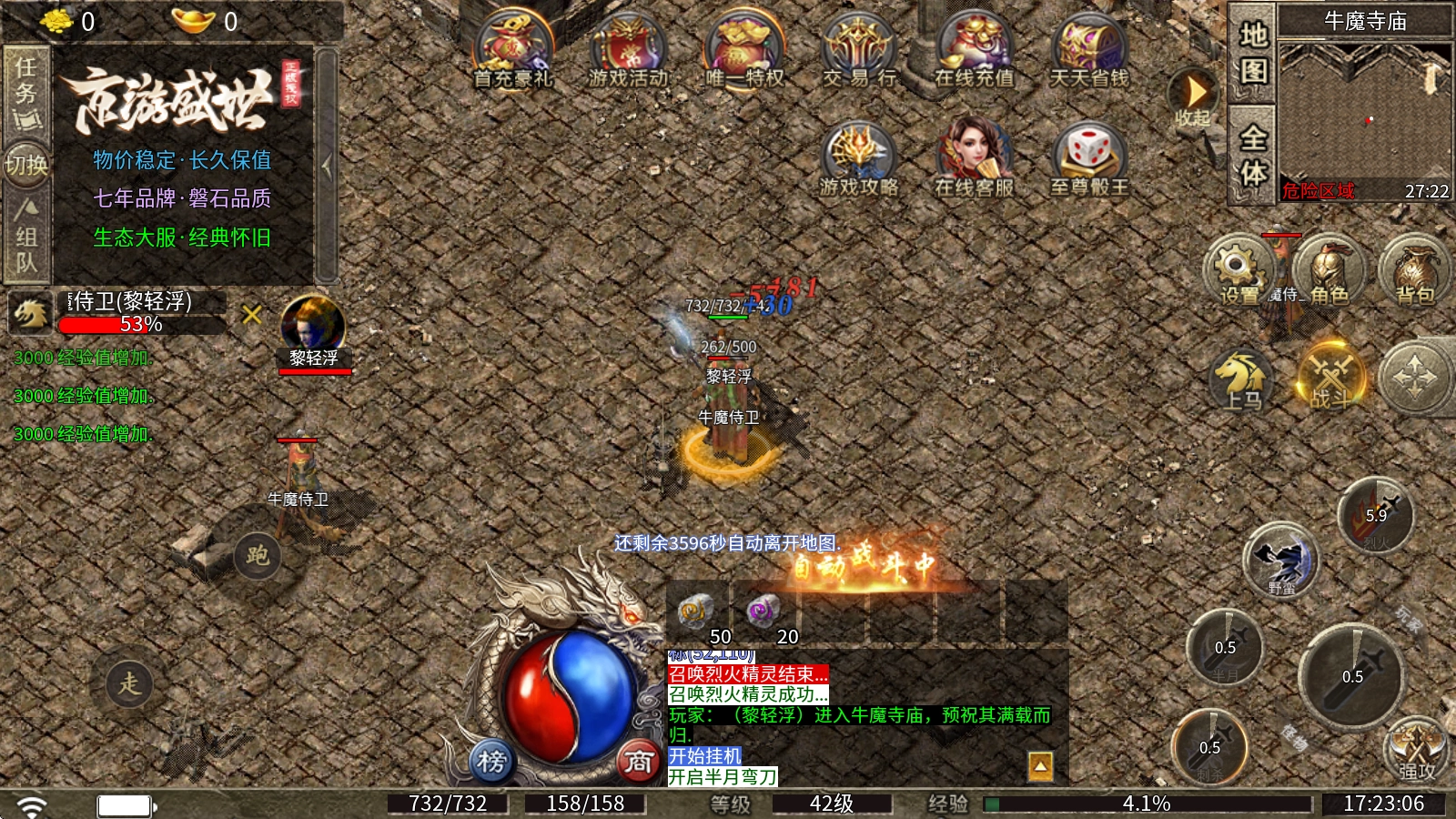
Task: Open the 交易行 trading house
Action: [x=859, y=50]
